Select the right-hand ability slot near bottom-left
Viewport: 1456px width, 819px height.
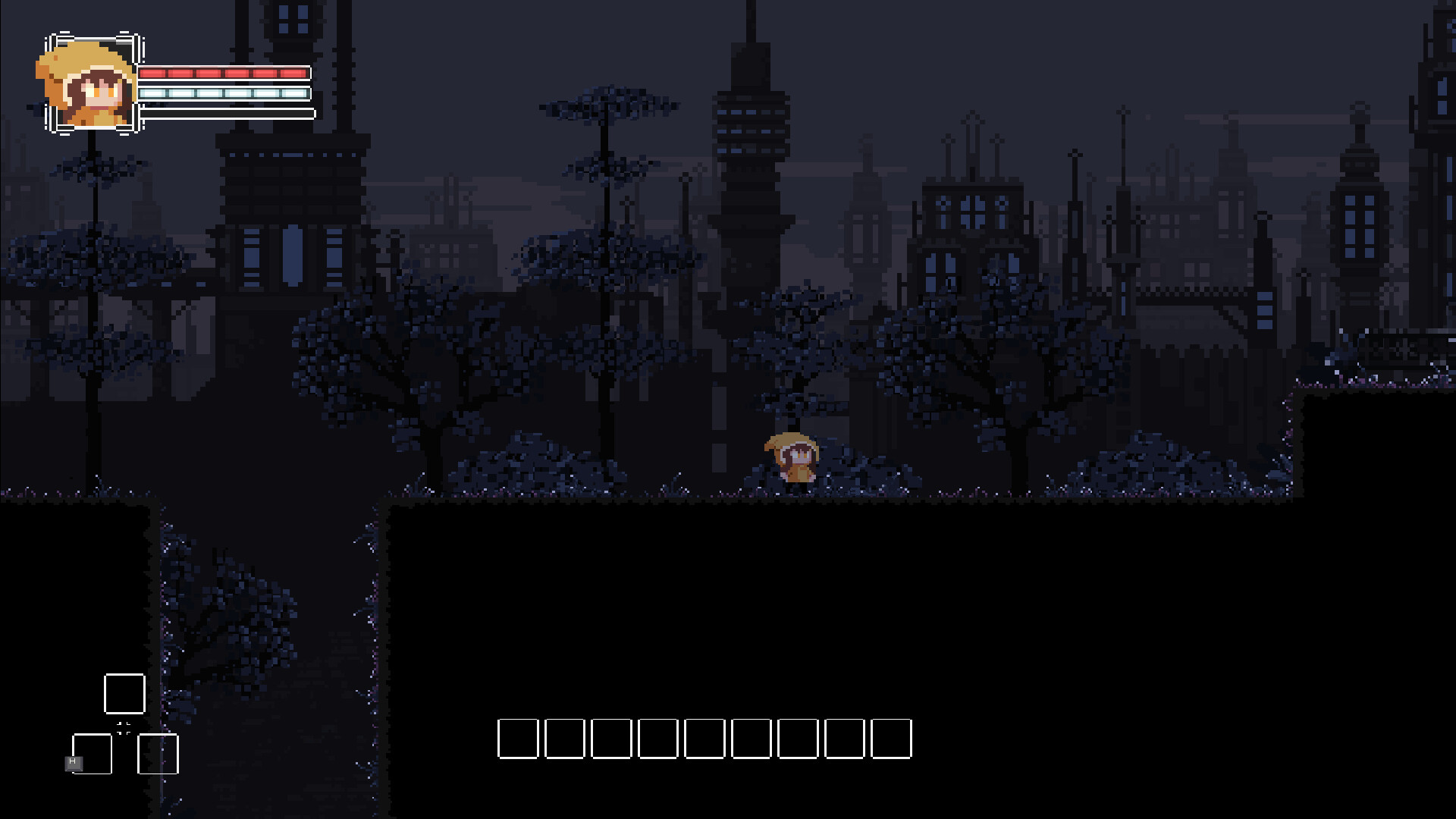point(157,755)
